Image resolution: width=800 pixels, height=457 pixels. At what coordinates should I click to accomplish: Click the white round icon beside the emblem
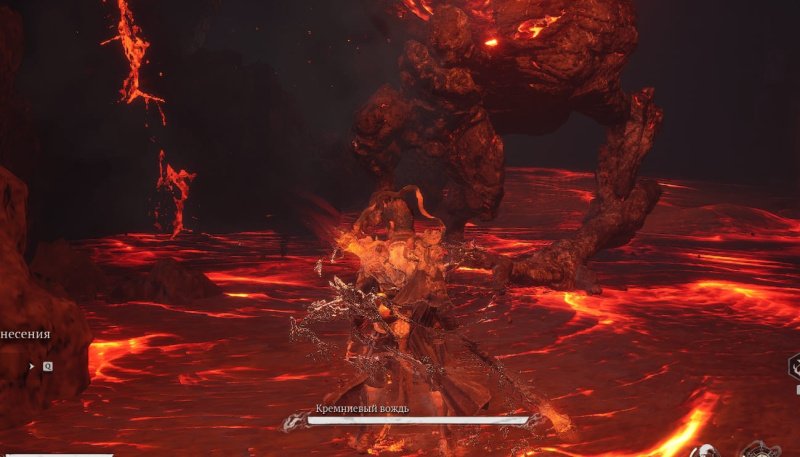coord(705,452)
